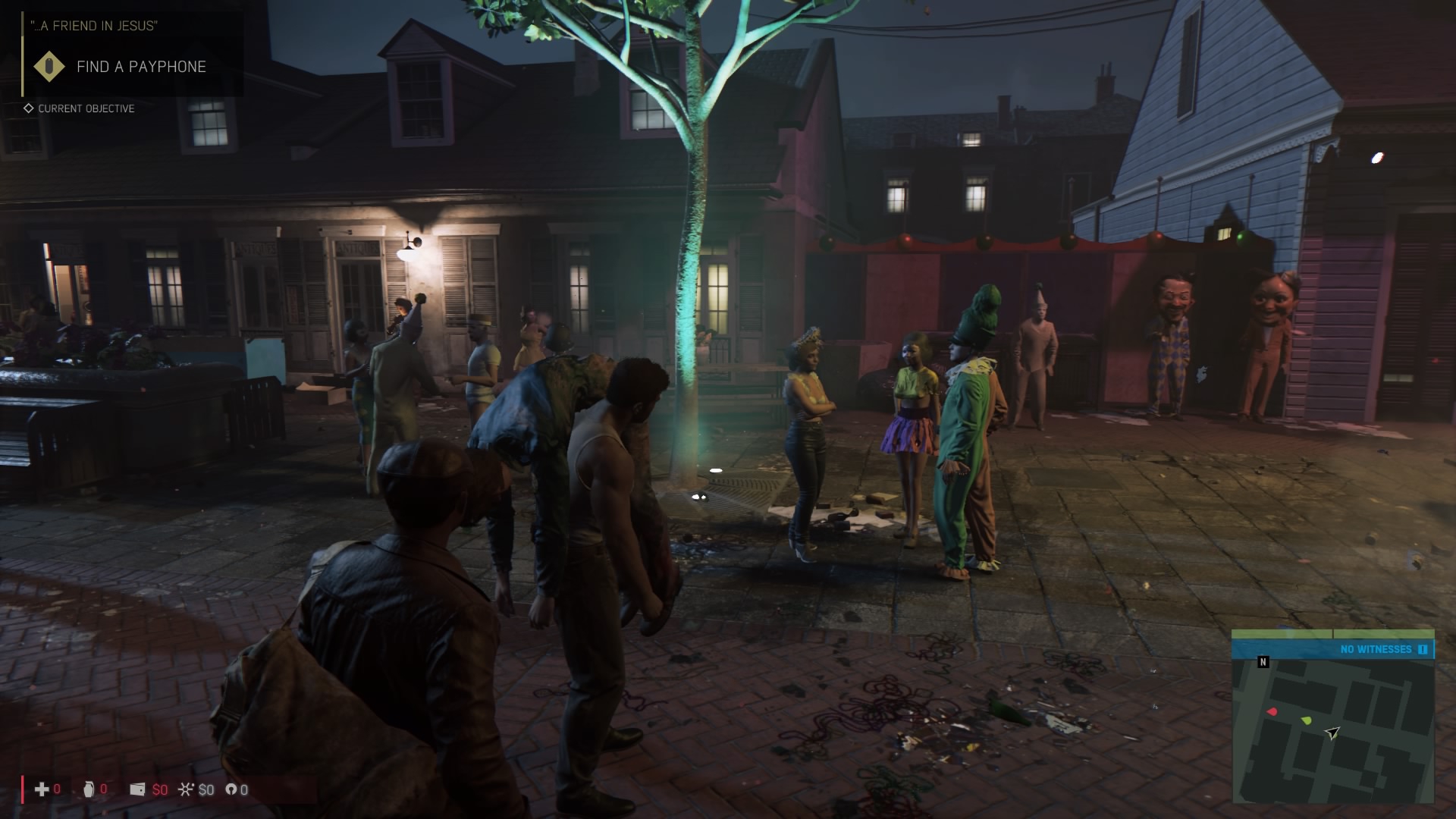Click the green marker on the minimap
The height and width of the screenshot is (819, 1456).
(1306, 720)
